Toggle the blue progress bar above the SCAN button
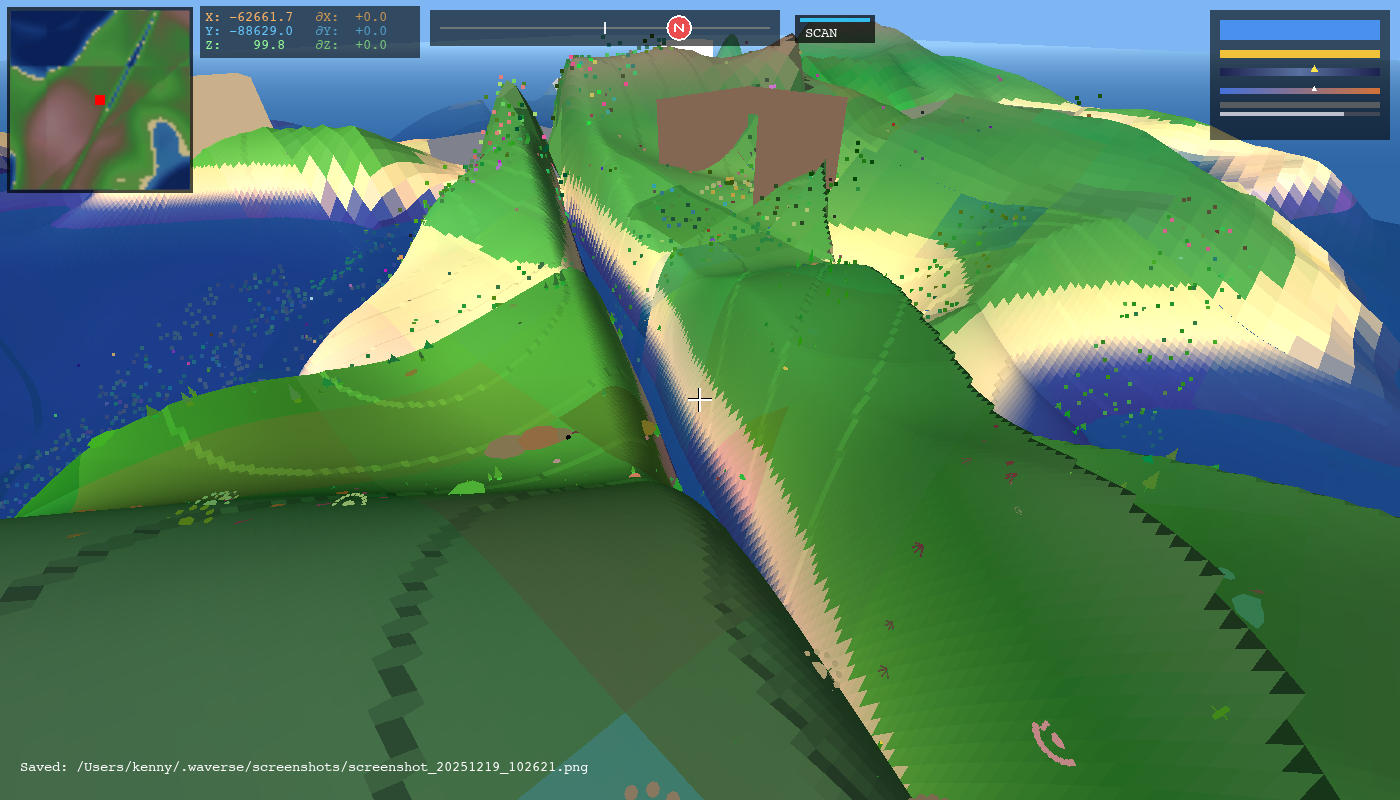 tap(835, 18)
